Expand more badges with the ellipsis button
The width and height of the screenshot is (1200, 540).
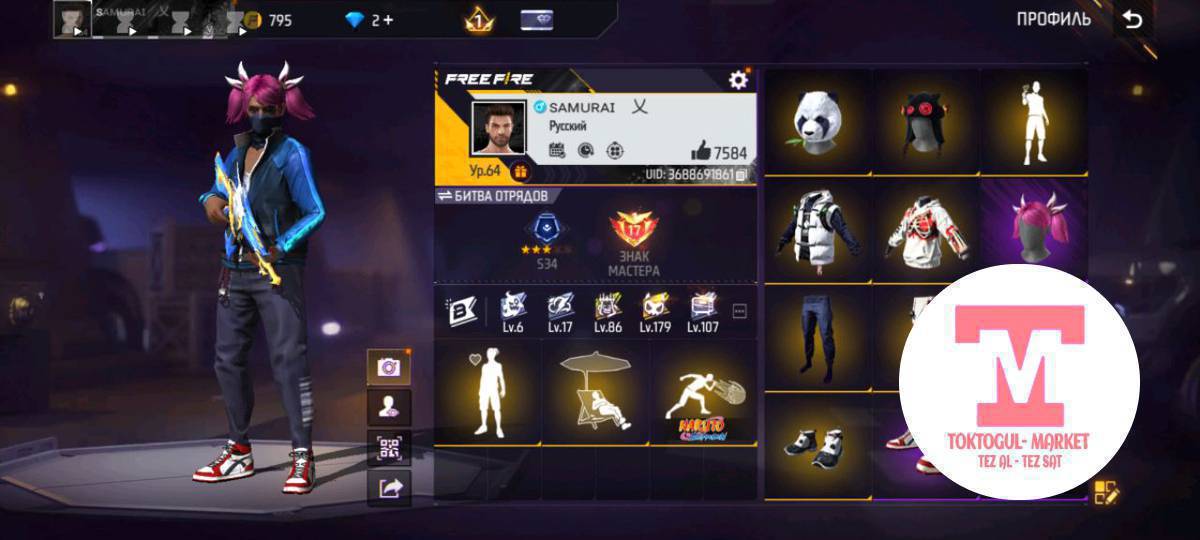tap(740, 312)
